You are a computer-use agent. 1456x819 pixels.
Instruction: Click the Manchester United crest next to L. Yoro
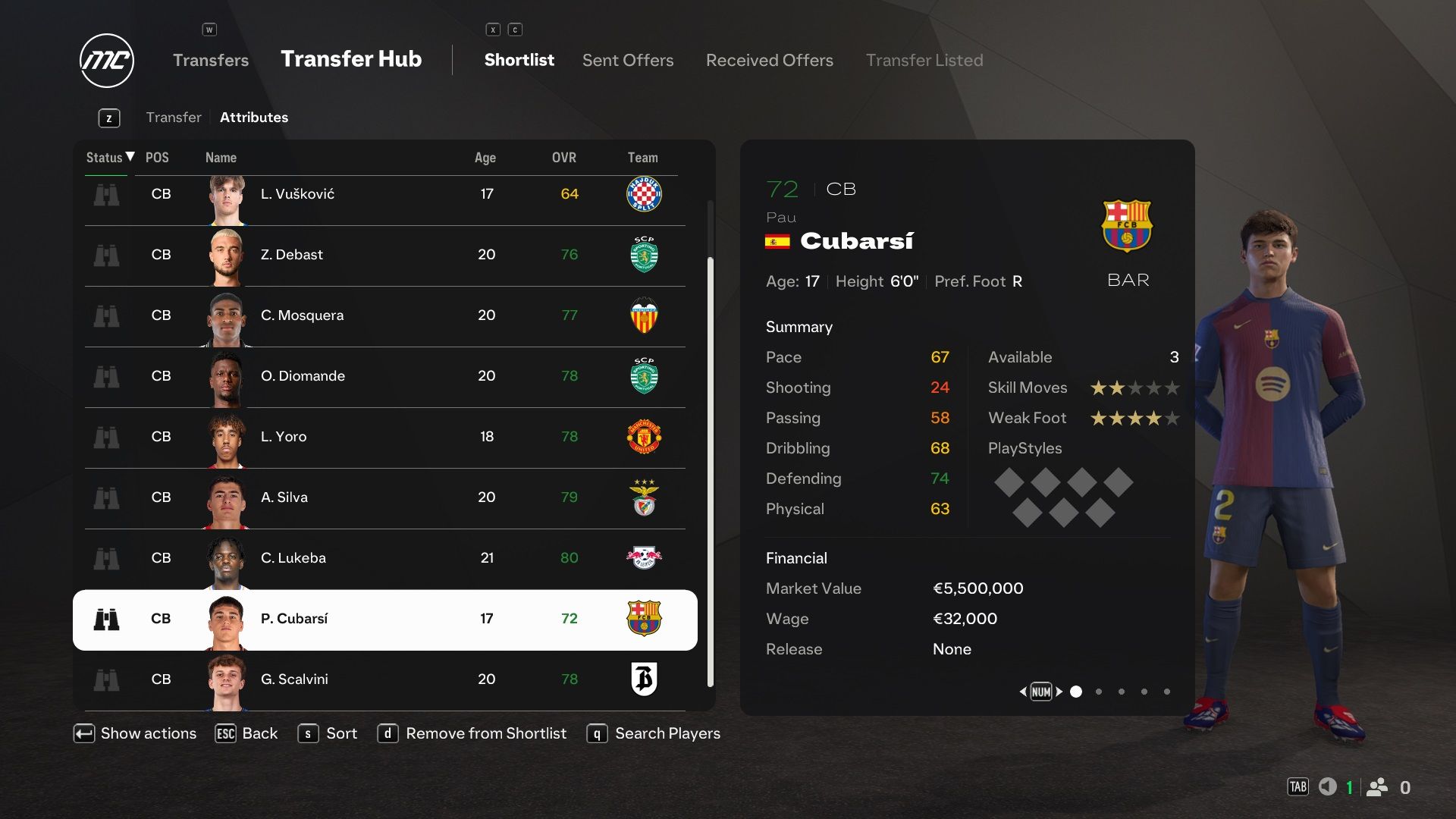(x=644, y=437)
